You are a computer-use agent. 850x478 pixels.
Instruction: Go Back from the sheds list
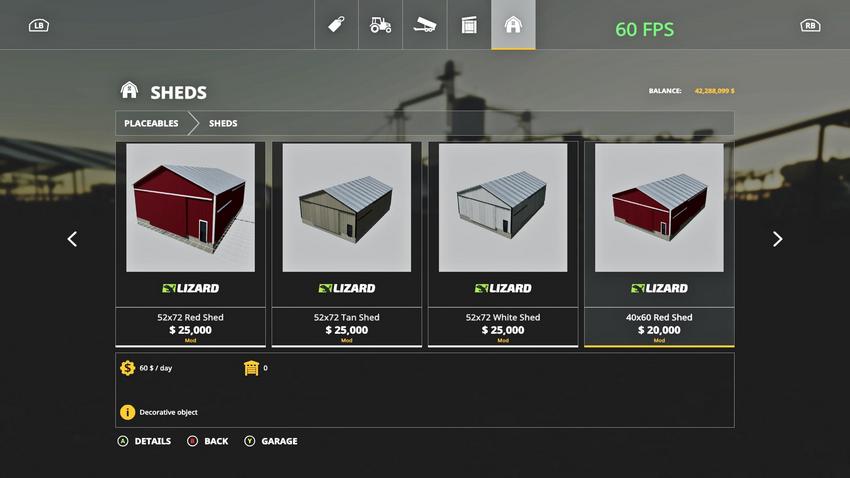point(208,441)
